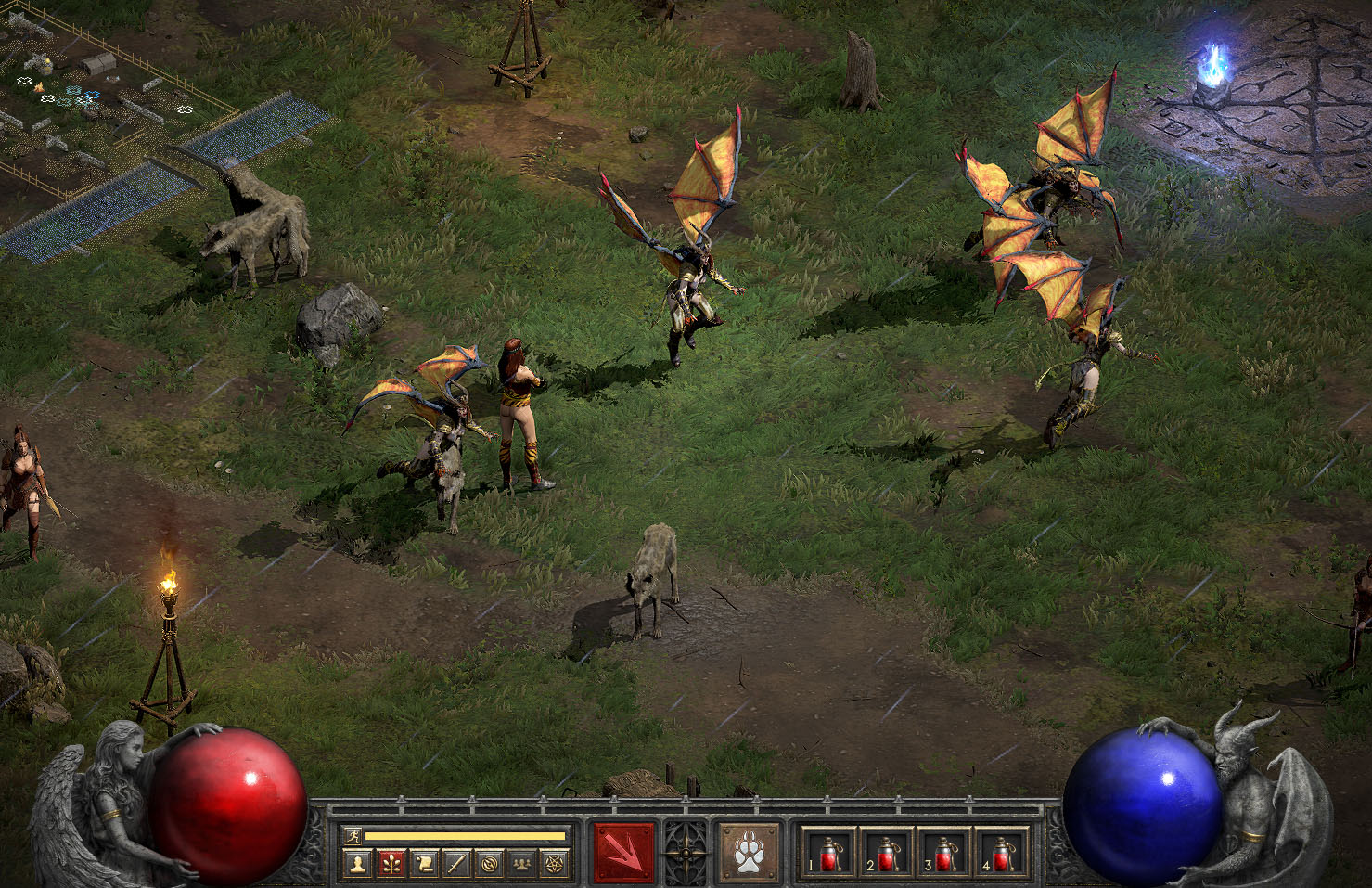Use the healing potion in belt slot 2
Screen dimensions: 1372x888
(x=888, y=853)
